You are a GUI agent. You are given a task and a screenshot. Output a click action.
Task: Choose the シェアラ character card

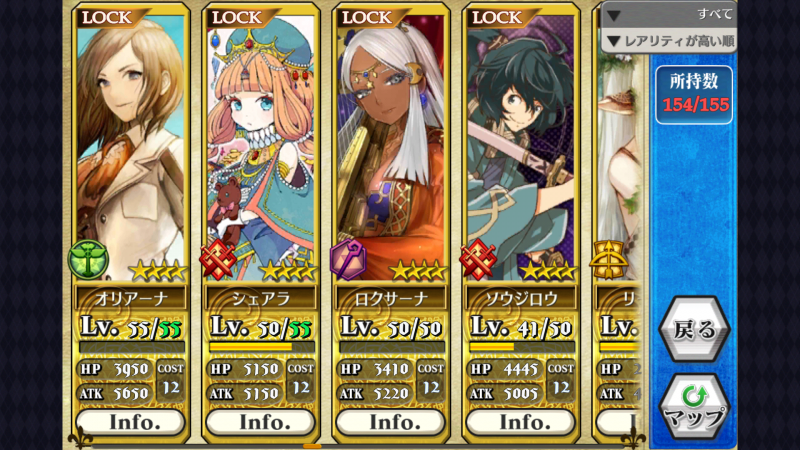261,150
